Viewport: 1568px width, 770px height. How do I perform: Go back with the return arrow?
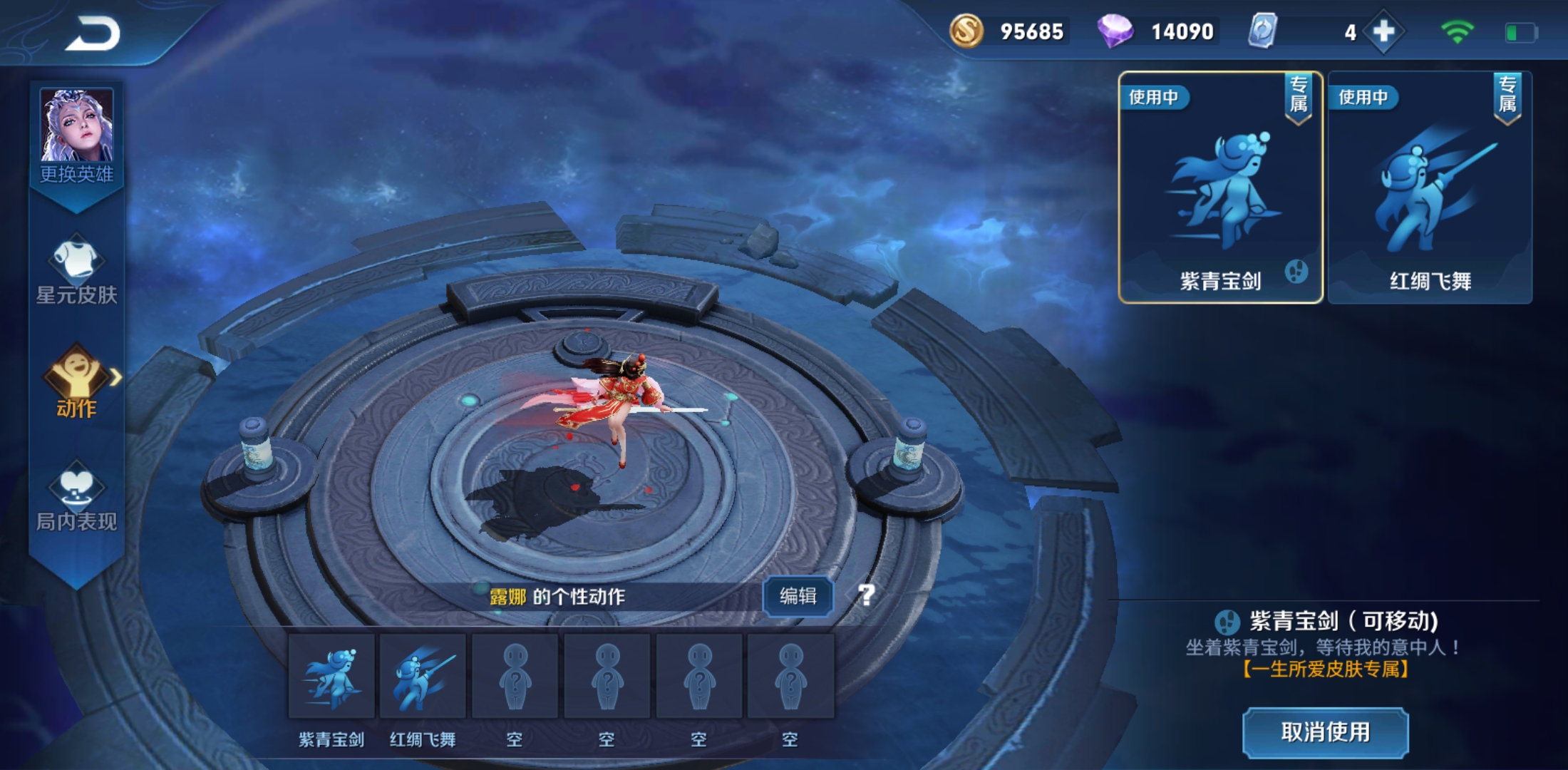[x=93, y=34]
